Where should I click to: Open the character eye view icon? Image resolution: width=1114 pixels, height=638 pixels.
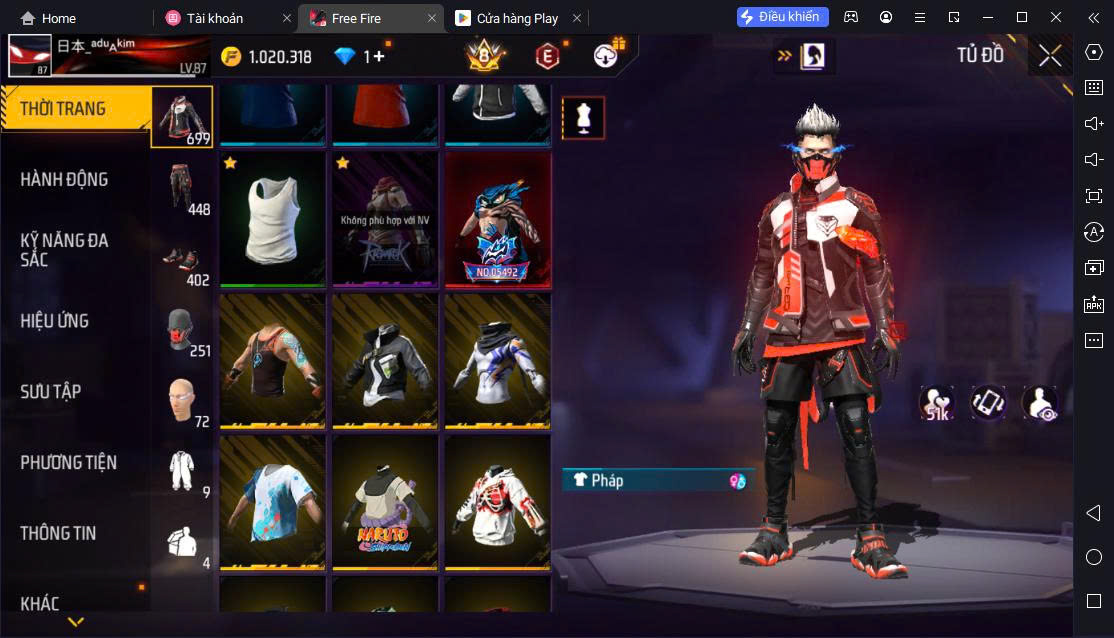1040,403
